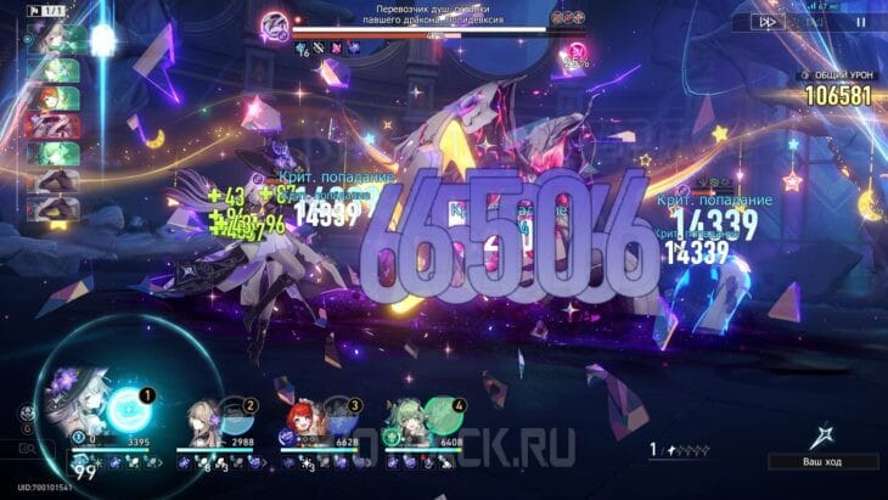Pause the battle
888x500 pixels.
pos(861,22)
